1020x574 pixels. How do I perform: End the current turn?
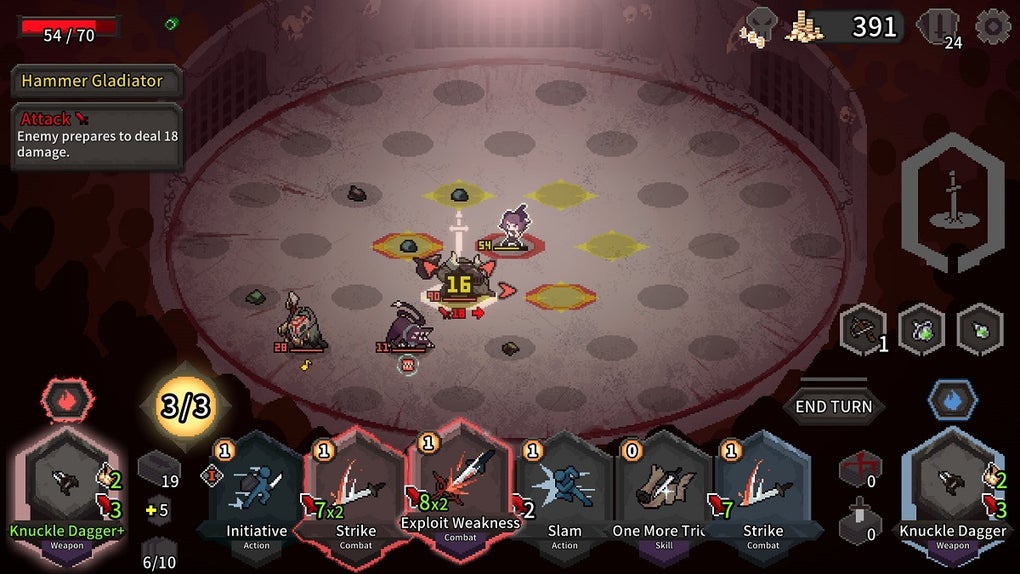tap(834, 406)
